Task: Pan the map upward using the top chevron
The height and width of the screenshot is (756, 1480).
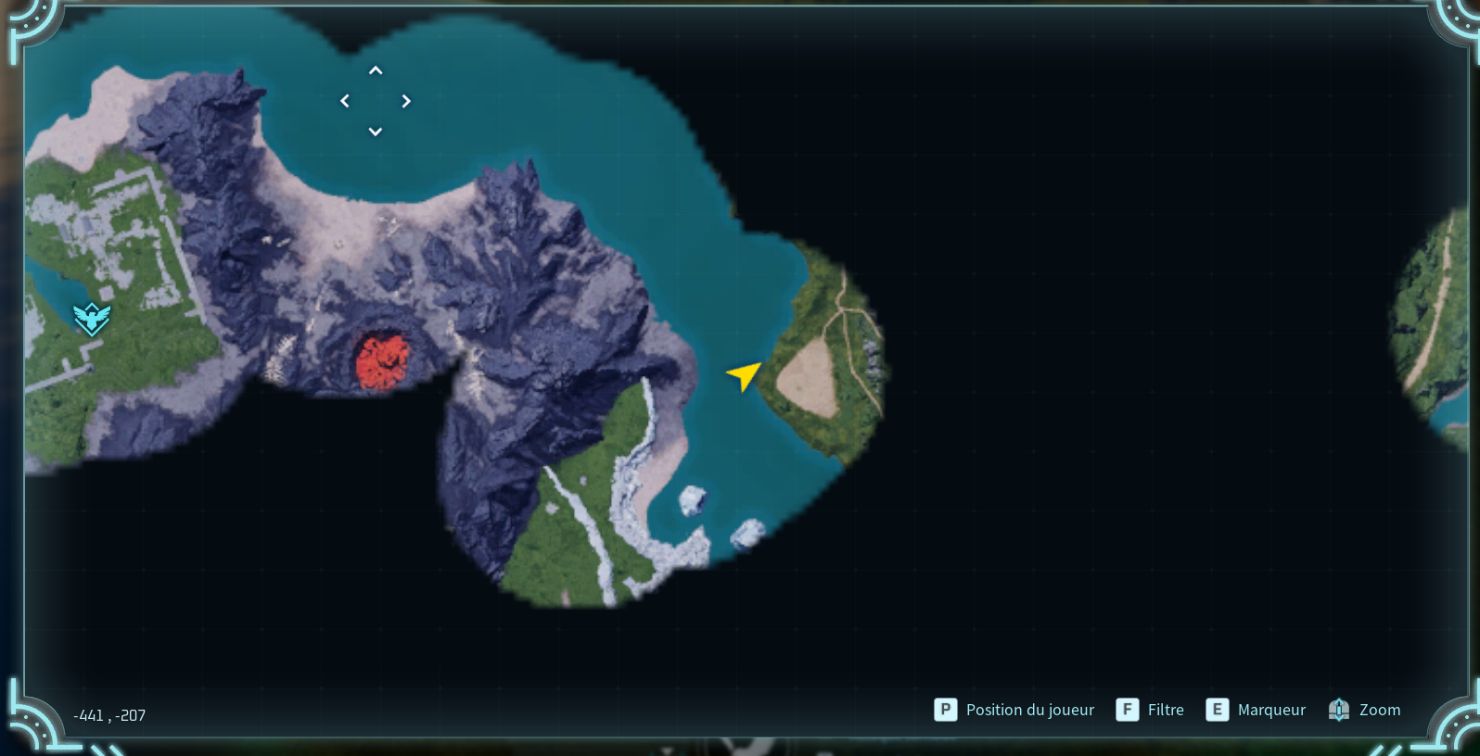Action: pos(375,70)
